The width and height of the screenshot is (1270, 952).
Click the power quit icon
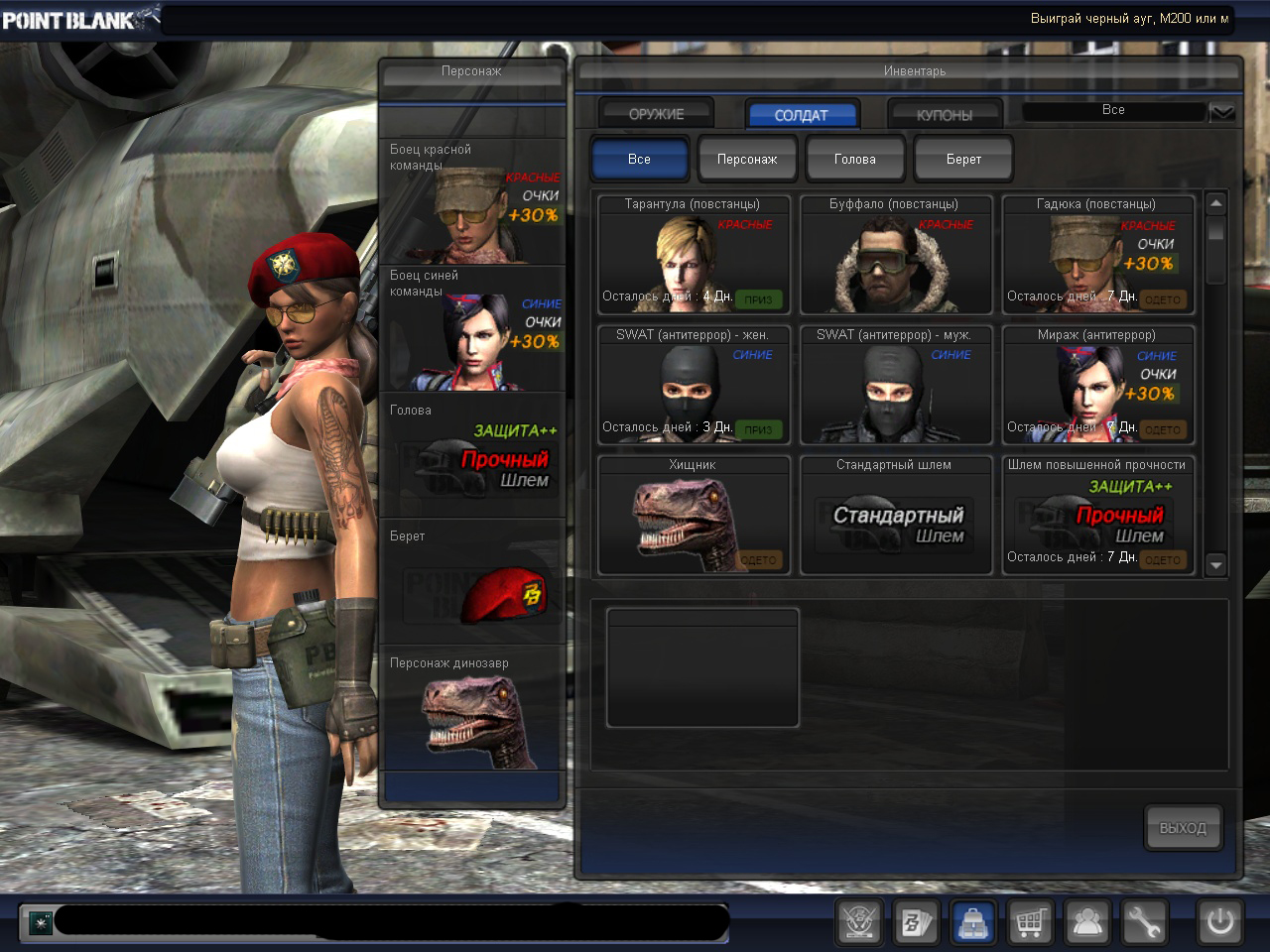click(x=1219, y=922)
